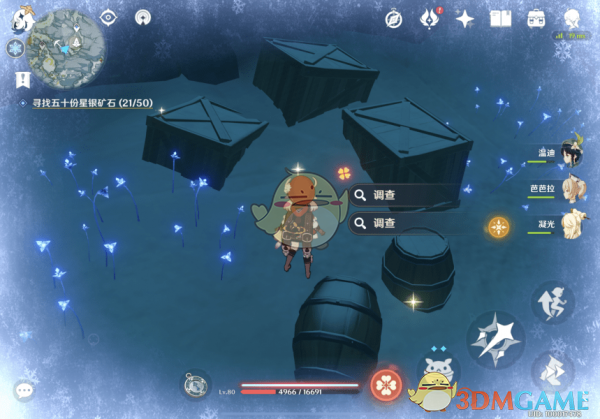Open the adventurer handbook book icon
This screenshot has width=600, height=419.
click(501, 18)
